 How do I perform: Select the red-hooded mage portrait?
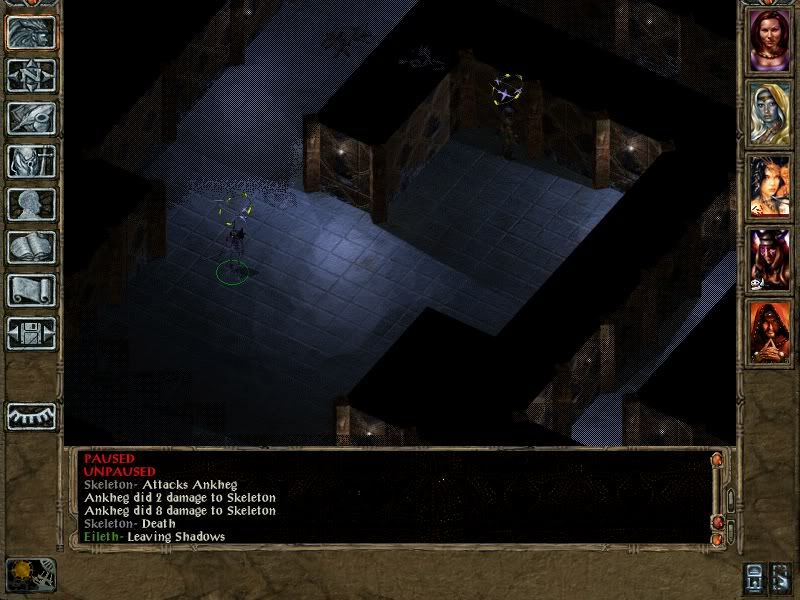[770, 332]
